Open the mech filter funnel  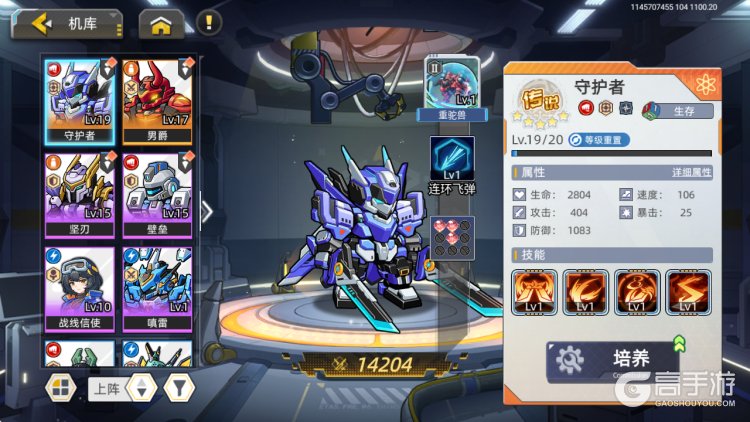[x=177, y=386]
